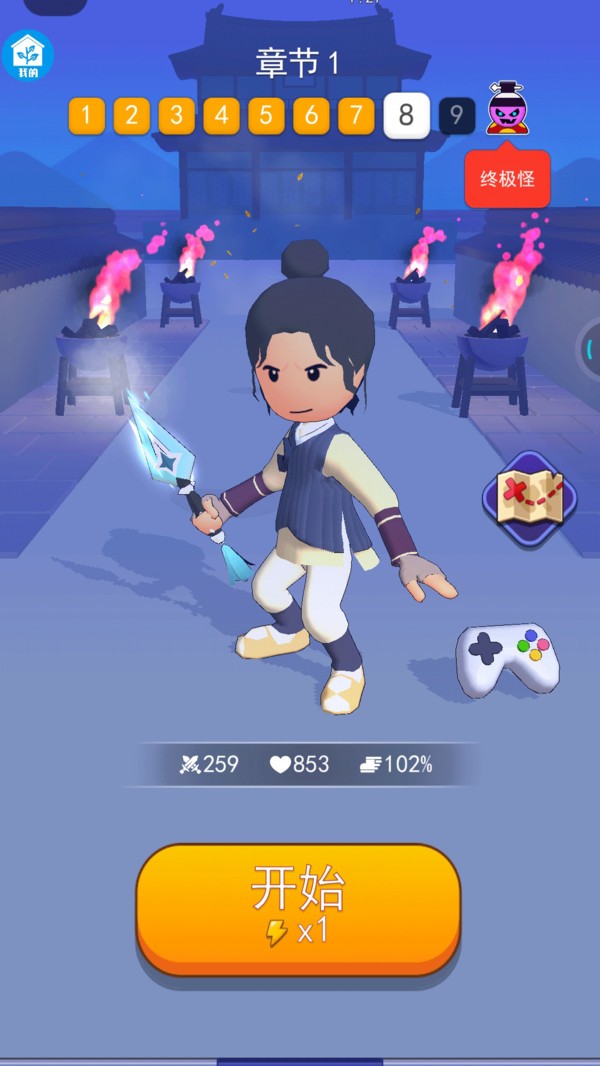Viewport: 600px width, 1066px height.
Task: Tap the blue house icon labeled 我的
Action: (28, 55)
